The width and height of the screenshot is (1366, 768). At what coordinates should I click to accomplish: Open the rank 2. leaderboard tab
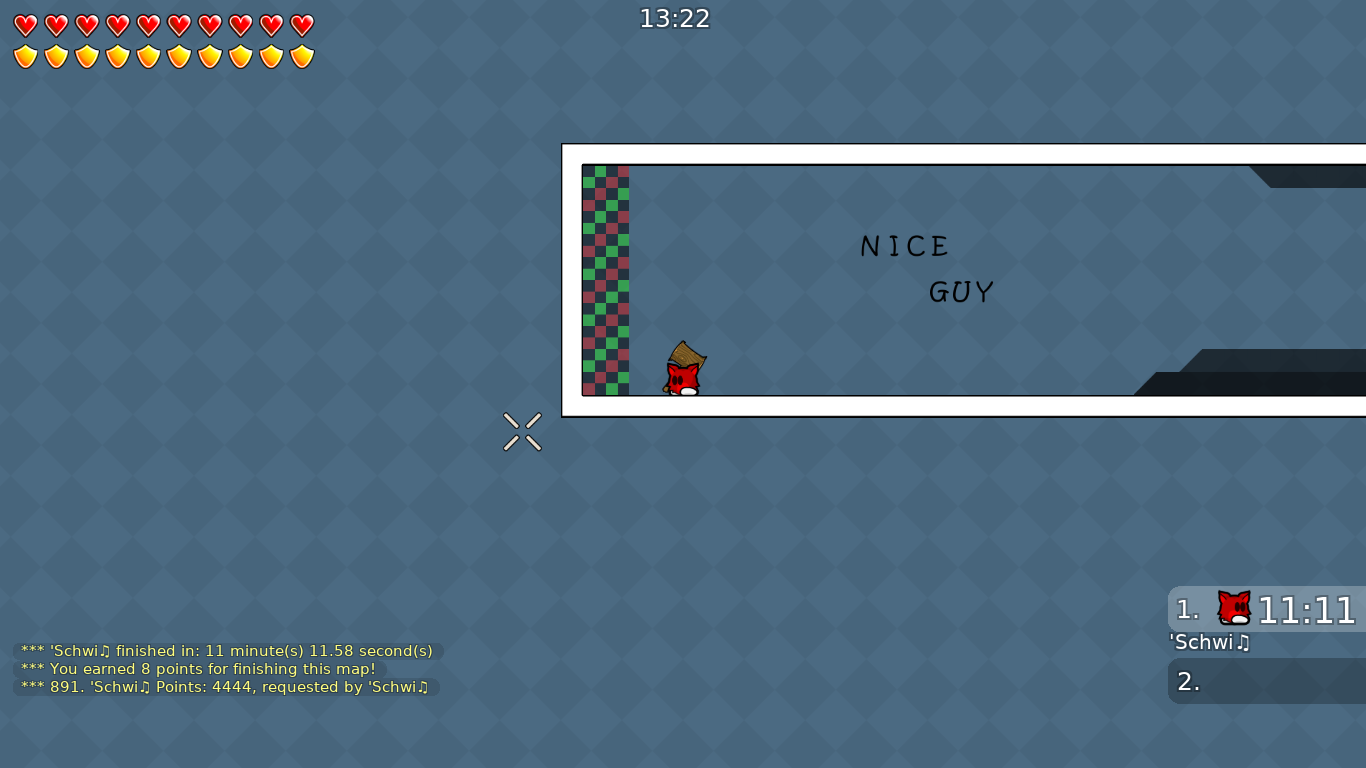[x=1189, y=681]
